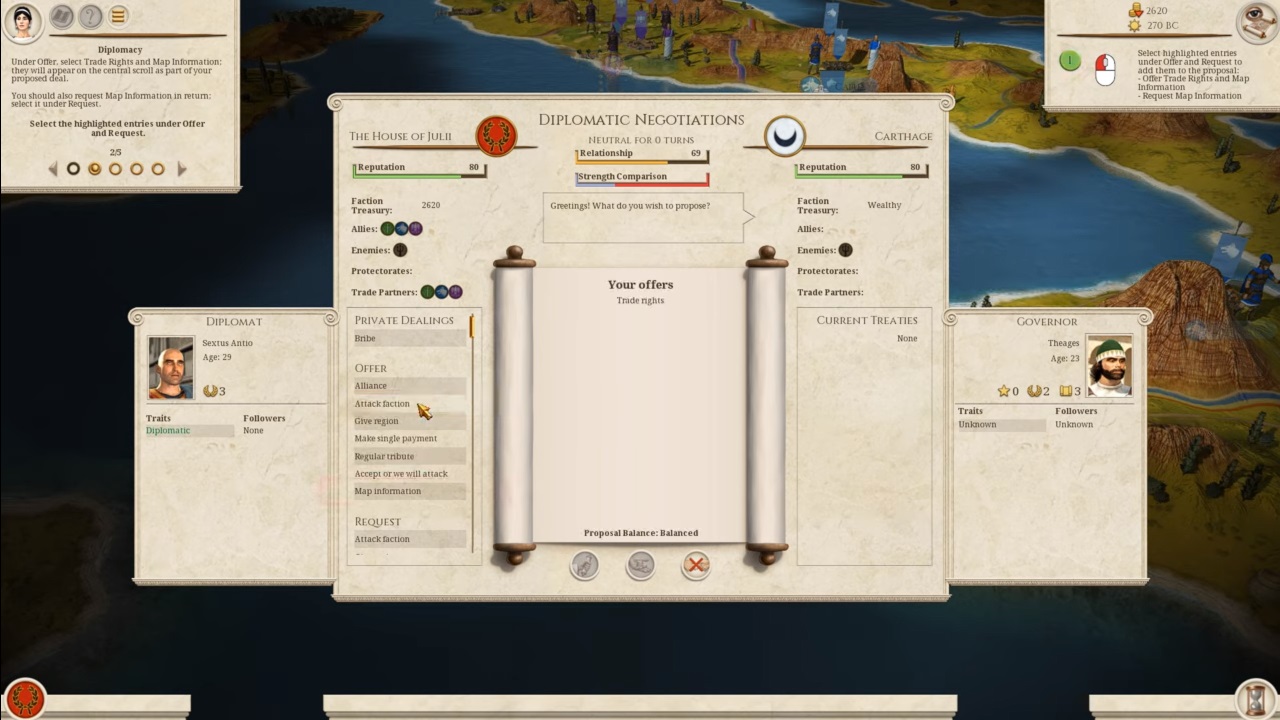Select the first tutorial progress dot
The height and width of the screenshot is (720, 1280).
(x=72, y=169)
